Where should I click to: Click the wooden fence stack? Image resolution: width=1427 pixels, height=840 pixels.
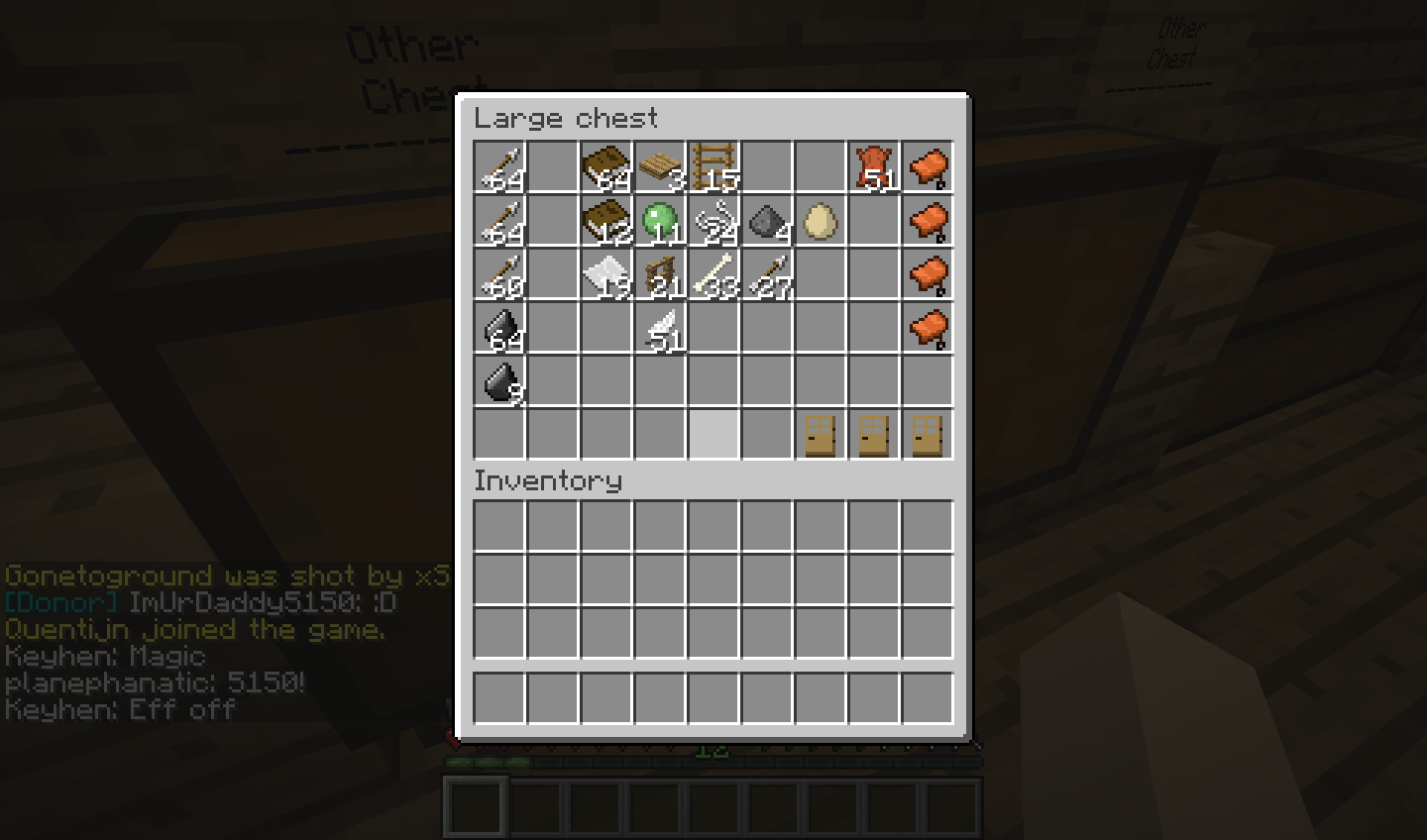[x=660, y=274]
